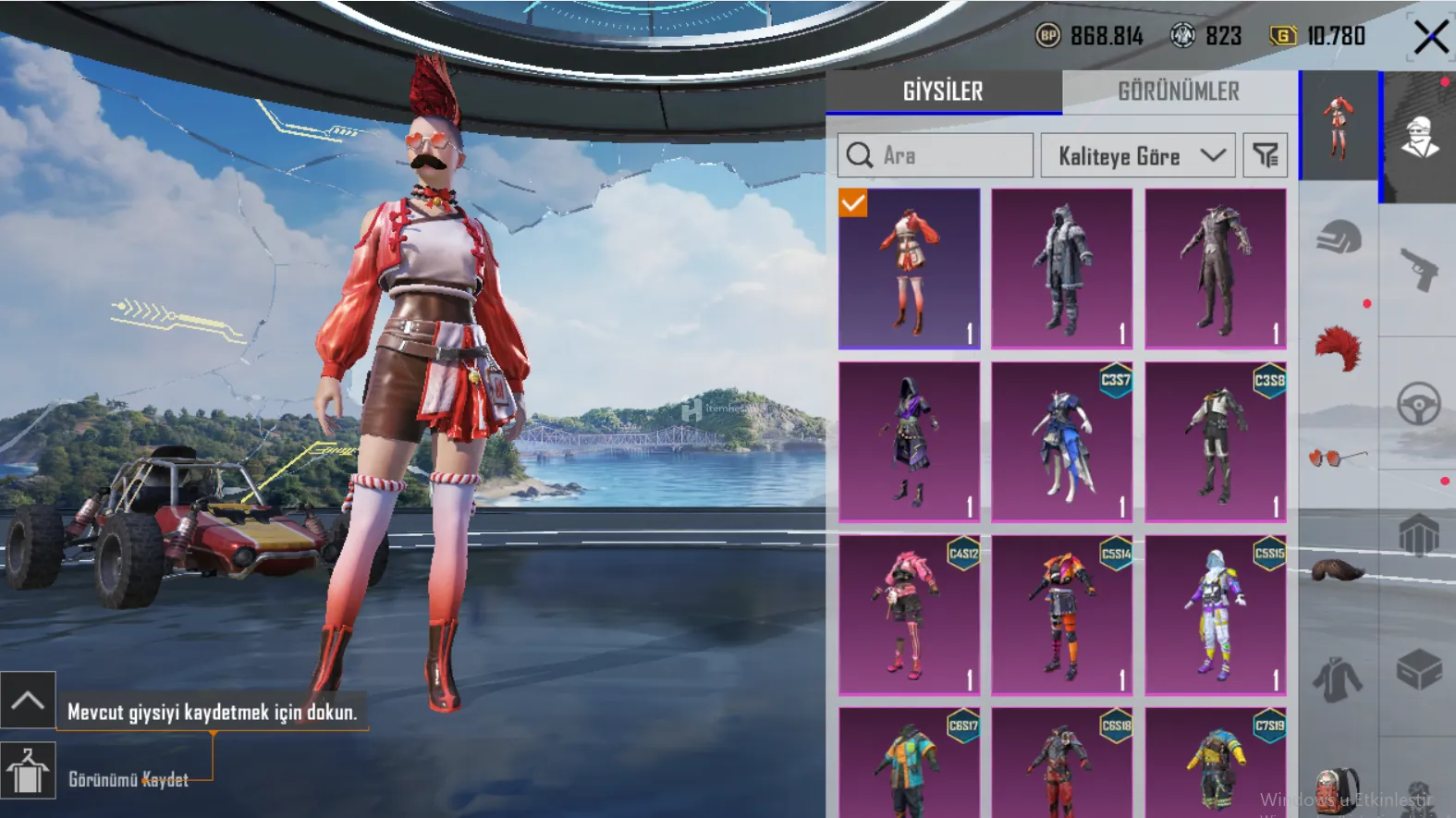
Task: Open the filter funnel options
Action: point(1265,155)
